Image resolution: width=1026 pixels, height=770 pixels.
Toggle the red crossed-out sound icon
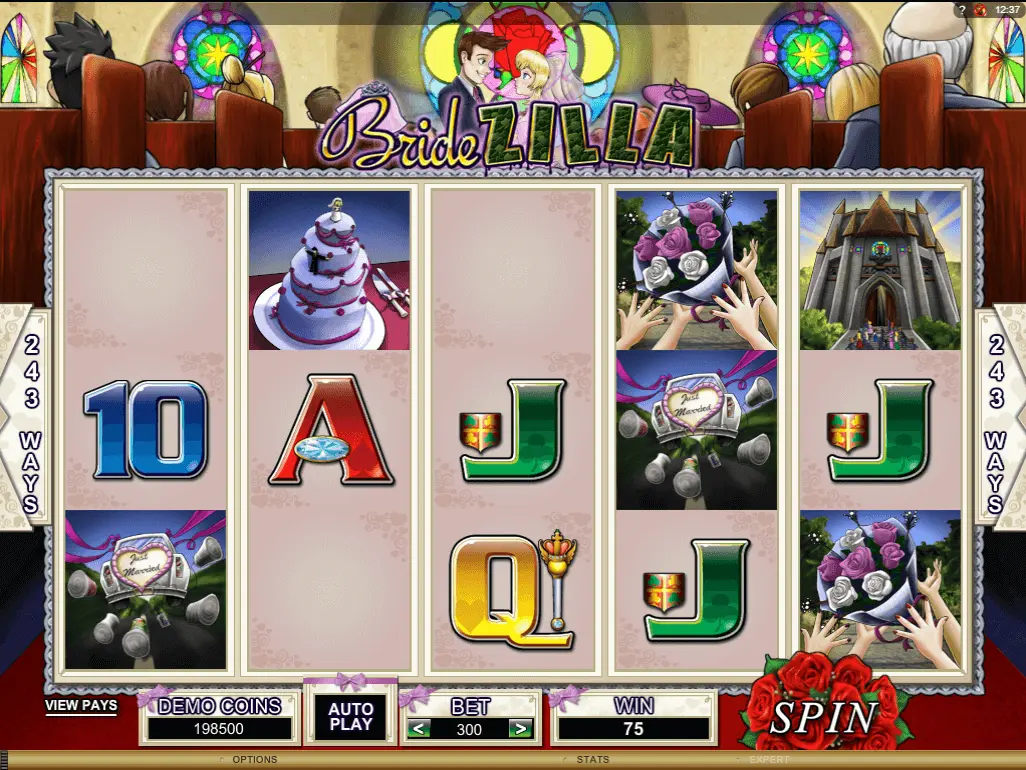[978, 10]
